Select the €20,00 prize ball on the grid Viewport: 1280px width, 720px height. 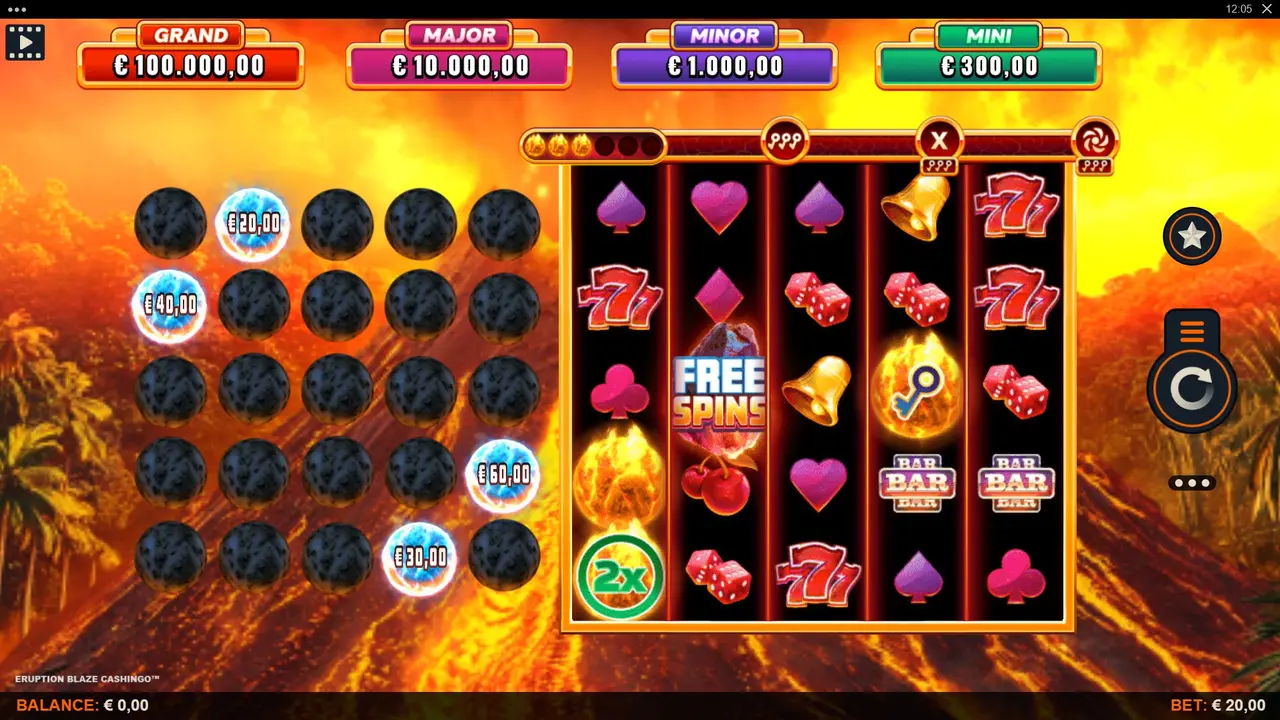point(253,224)
